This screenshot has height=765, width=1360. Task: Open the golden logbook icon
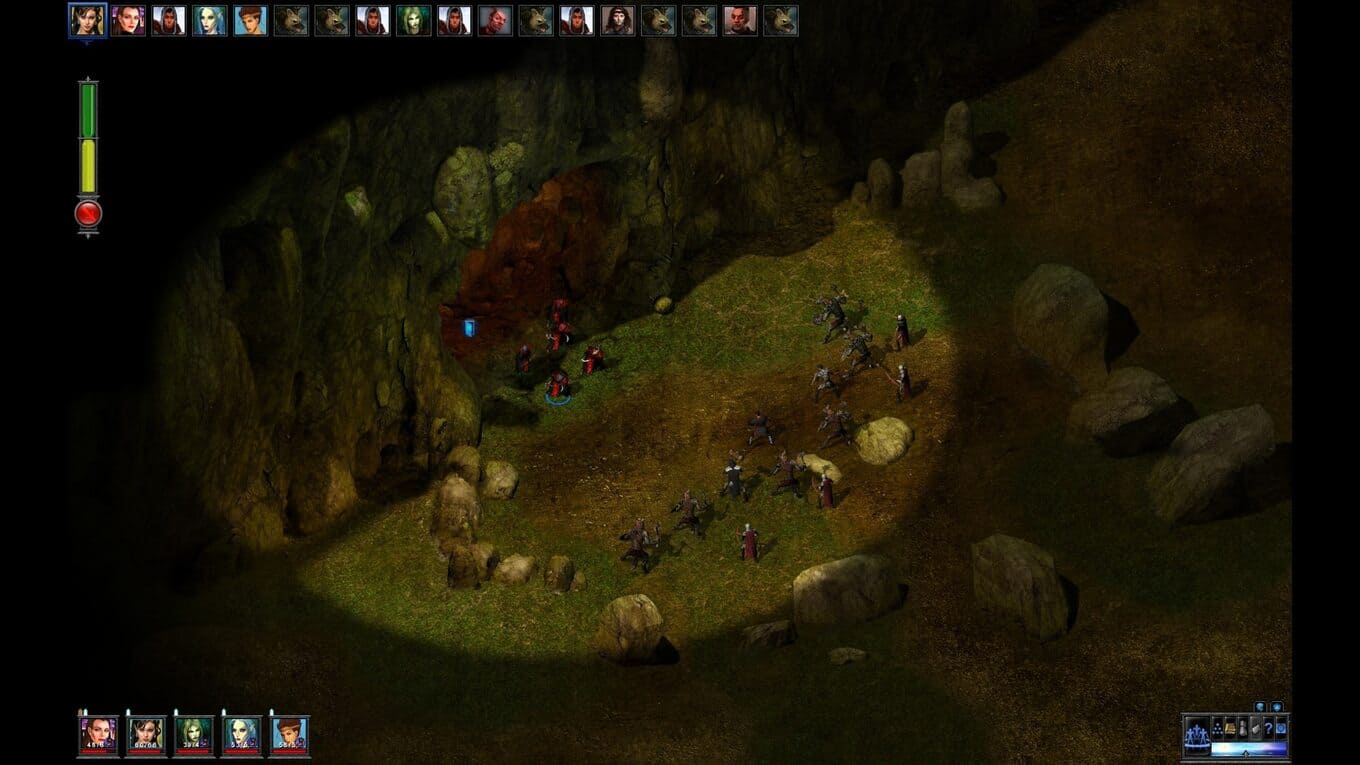click(1230, 730)
